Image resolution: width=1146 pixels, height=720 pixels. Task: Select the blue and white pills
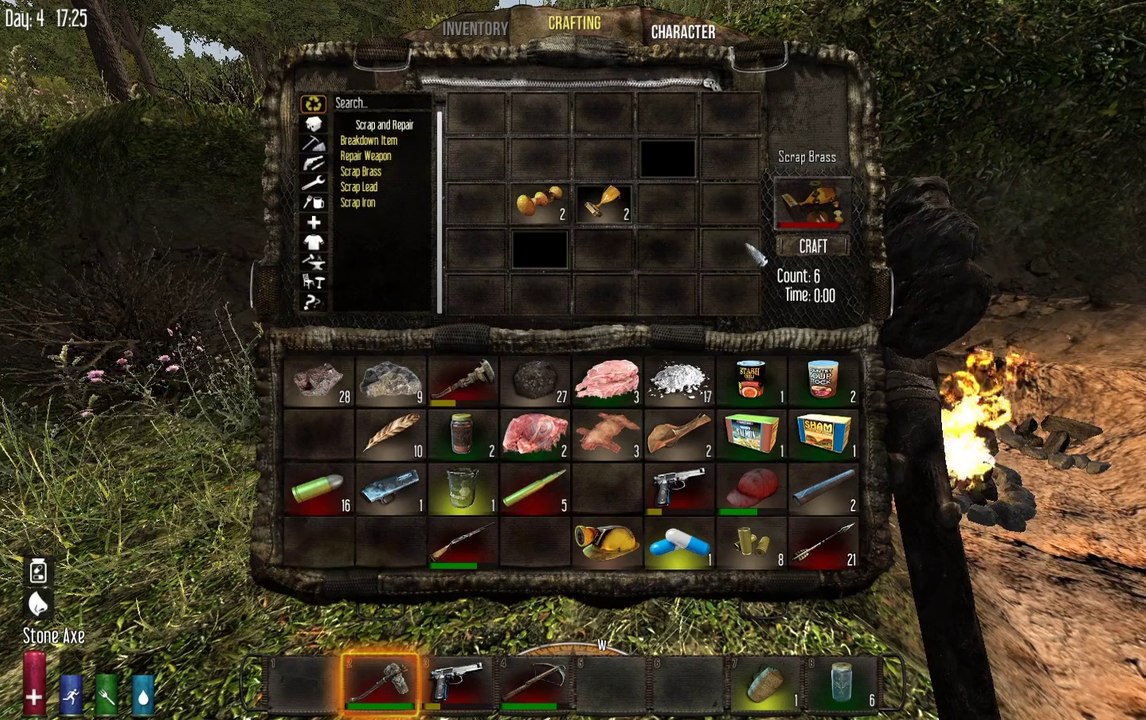coord(680,544)
